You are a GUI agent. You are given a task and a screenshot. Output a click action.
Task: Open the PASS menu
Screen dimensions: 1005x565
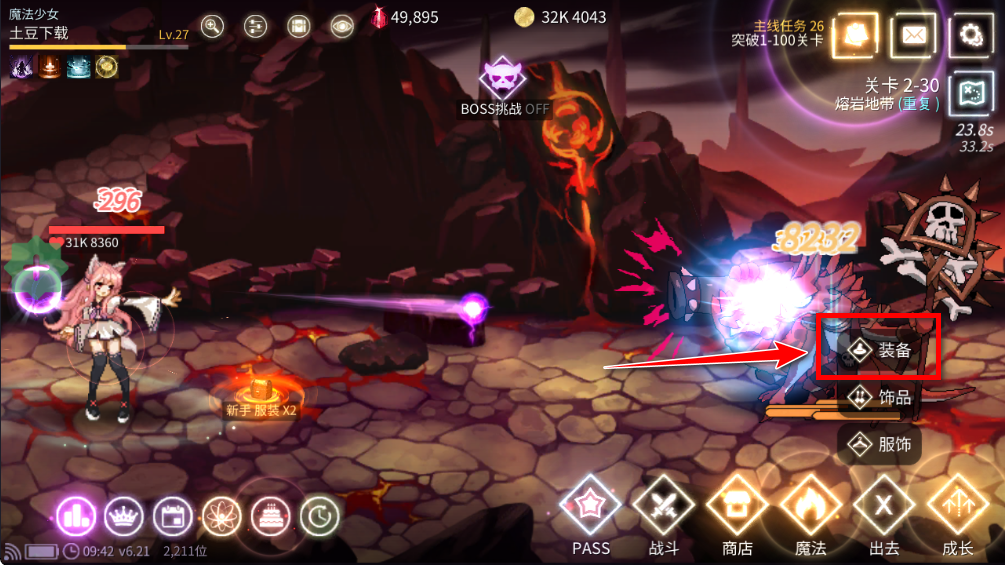coord(591,507)
